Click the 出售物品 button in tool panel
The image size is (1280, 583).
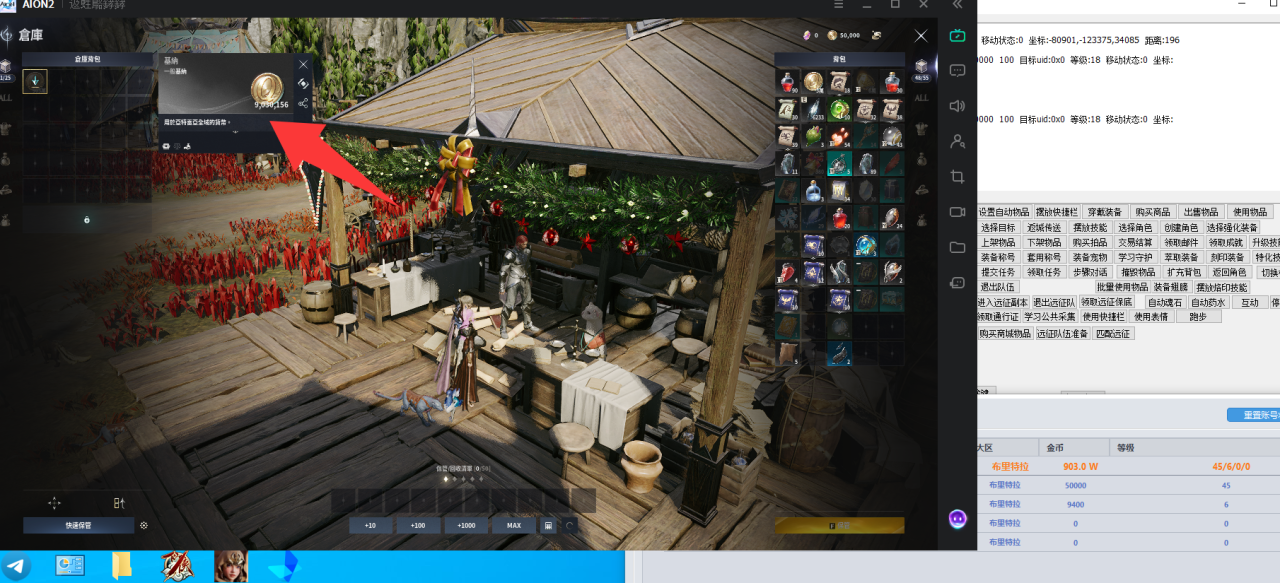click(x=1200, y=212)
